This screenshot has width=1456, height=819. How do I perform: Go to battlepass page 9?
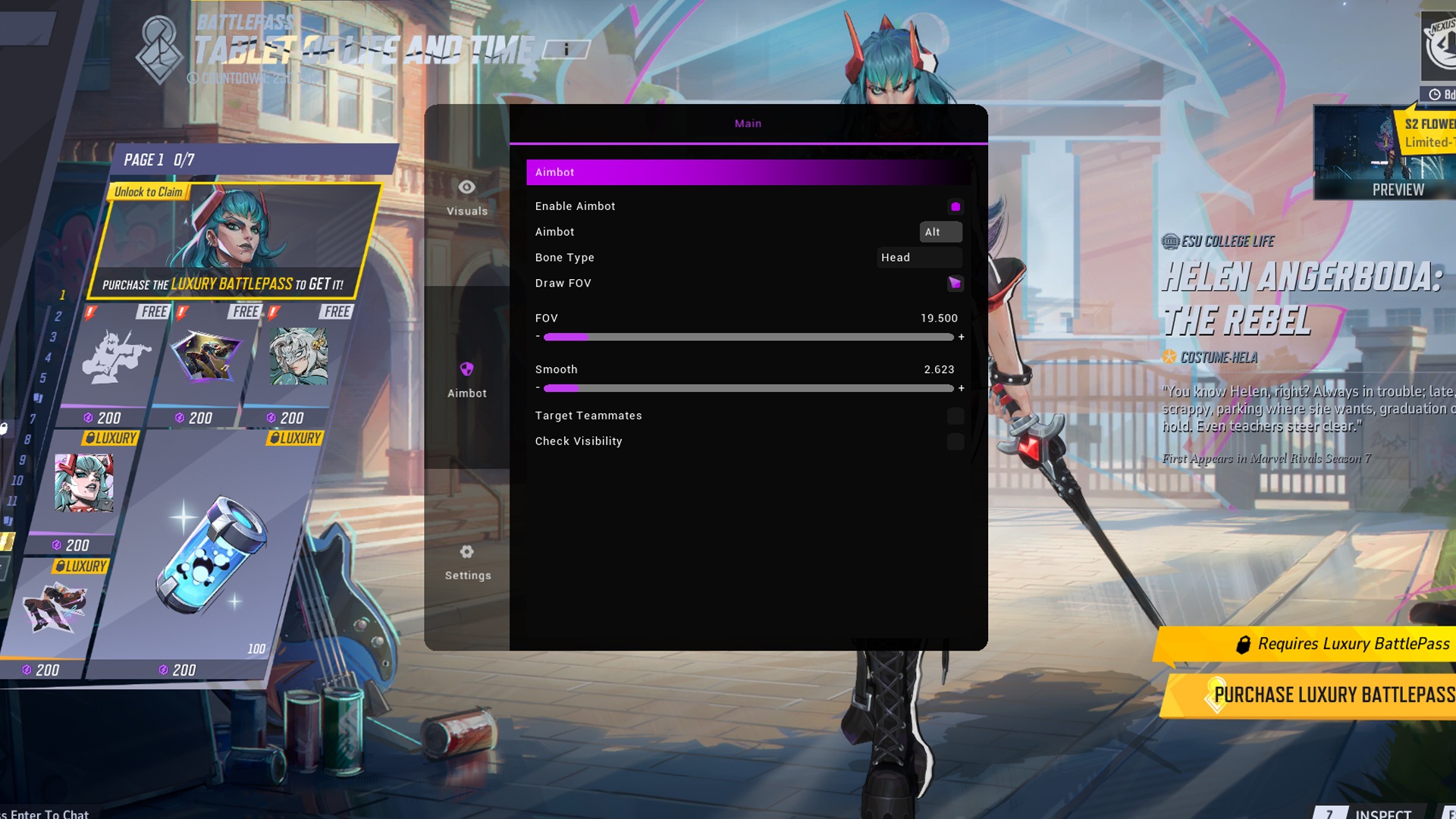point(23,460)
